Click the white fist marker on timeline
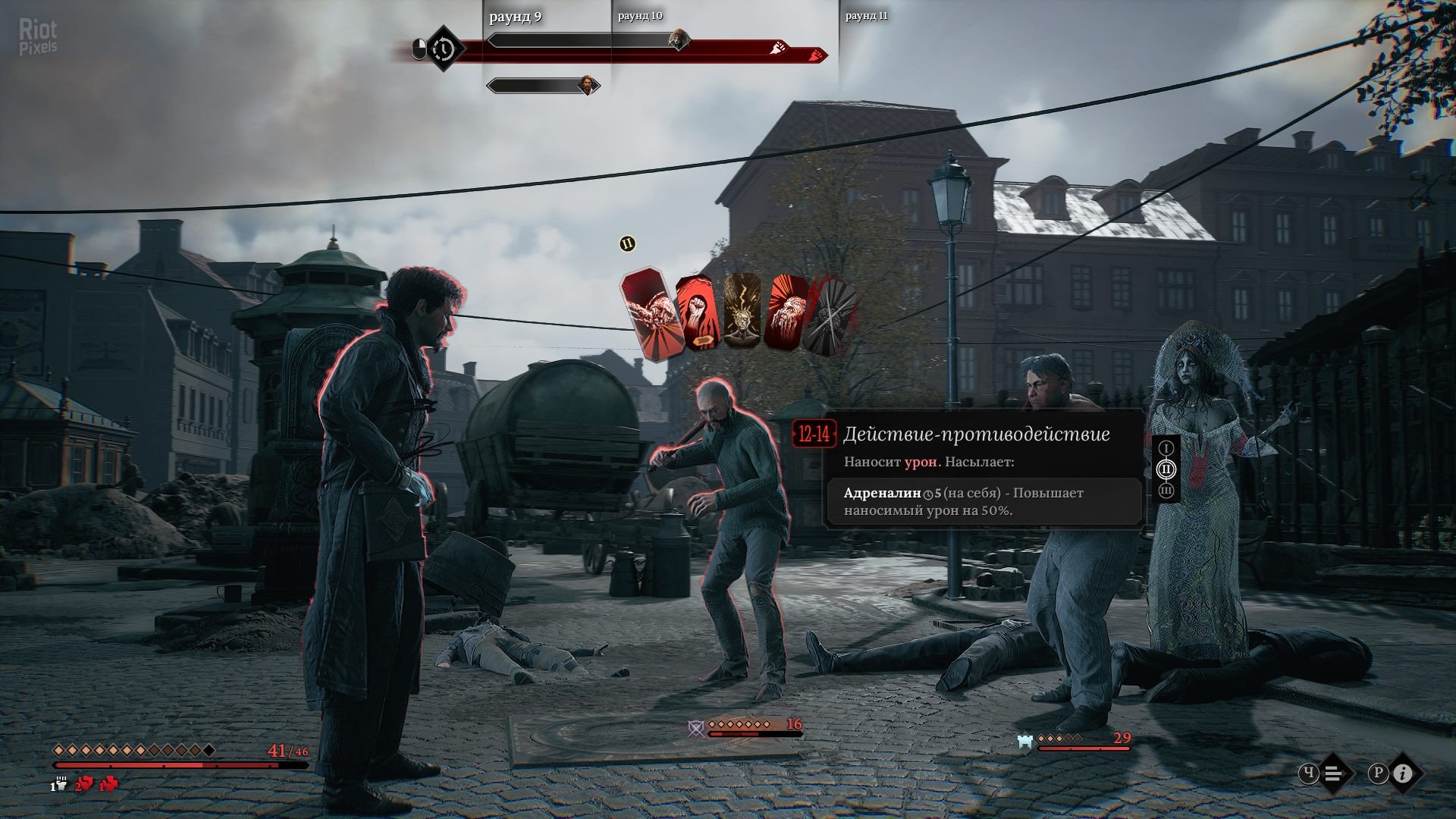The width and height of the screenshot is (1456, 819). pyautogui.click(x=779, y=49)
